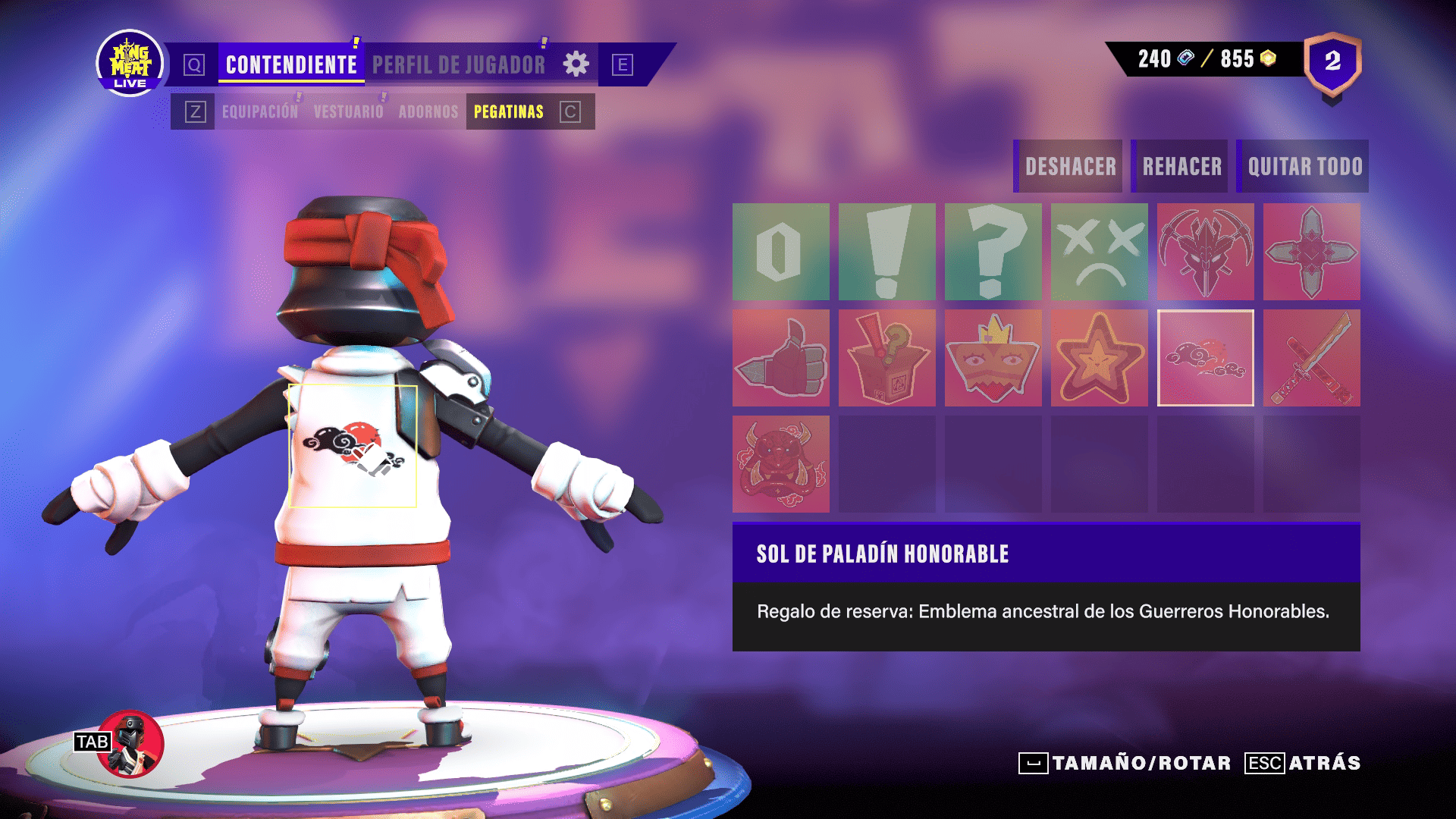Select the shuriken cross sticker
Image resolution: width=1456 pixels, height=819 pixels.
(x=1311, y=252)
